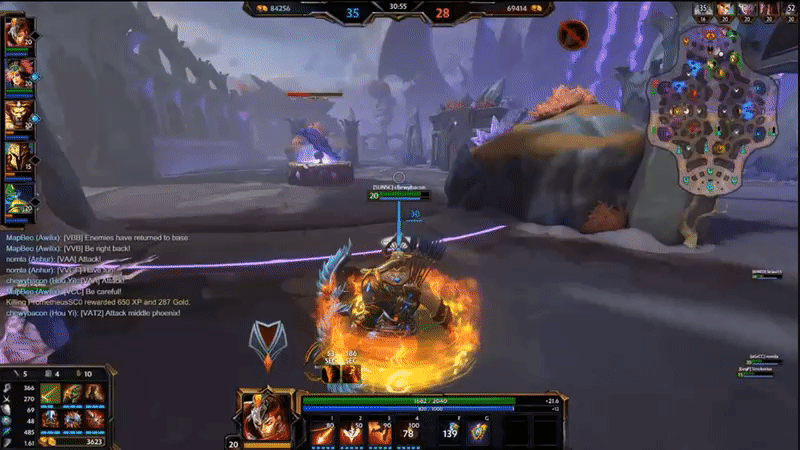
Task: Select the lion-faced teammate portrait
Action: coord(18,117)
